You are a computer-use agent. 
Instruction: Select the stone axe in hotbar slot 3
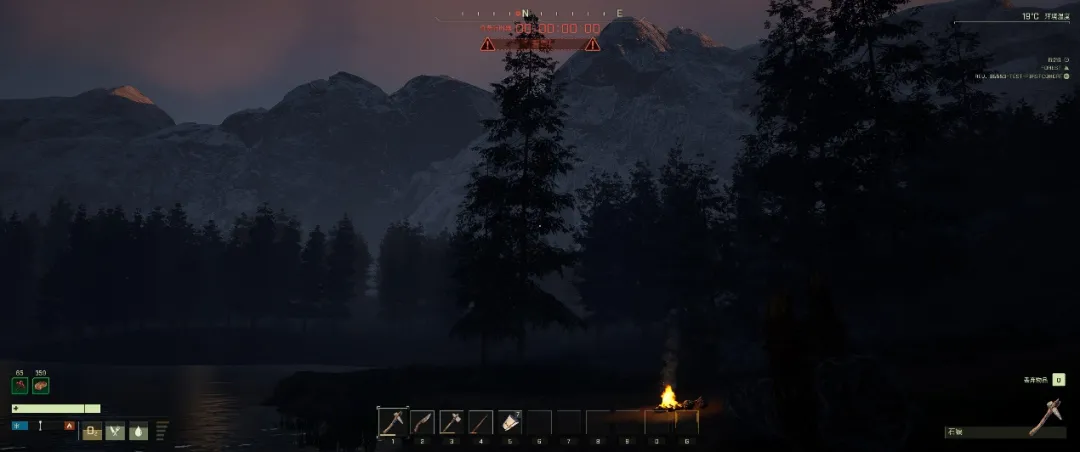pos(451,422)
